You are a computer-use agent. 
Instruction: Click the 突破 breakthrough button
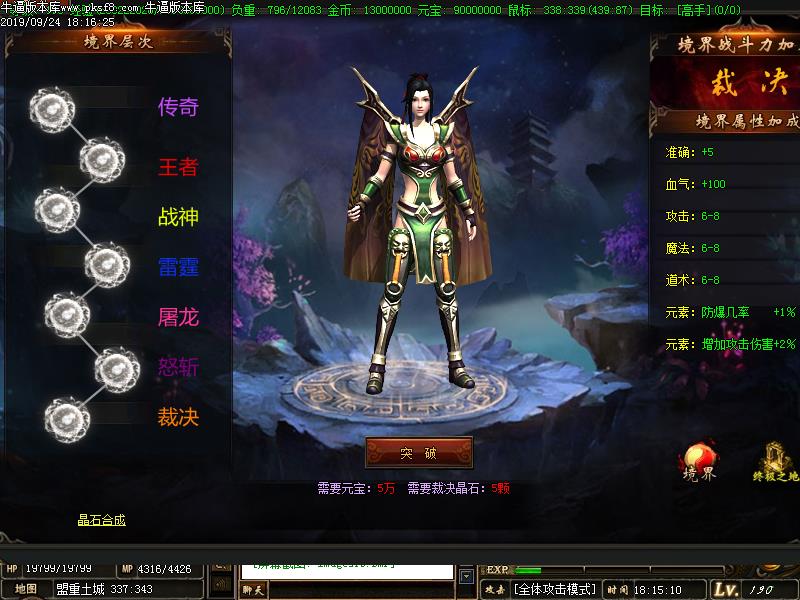tap(419, 453)
